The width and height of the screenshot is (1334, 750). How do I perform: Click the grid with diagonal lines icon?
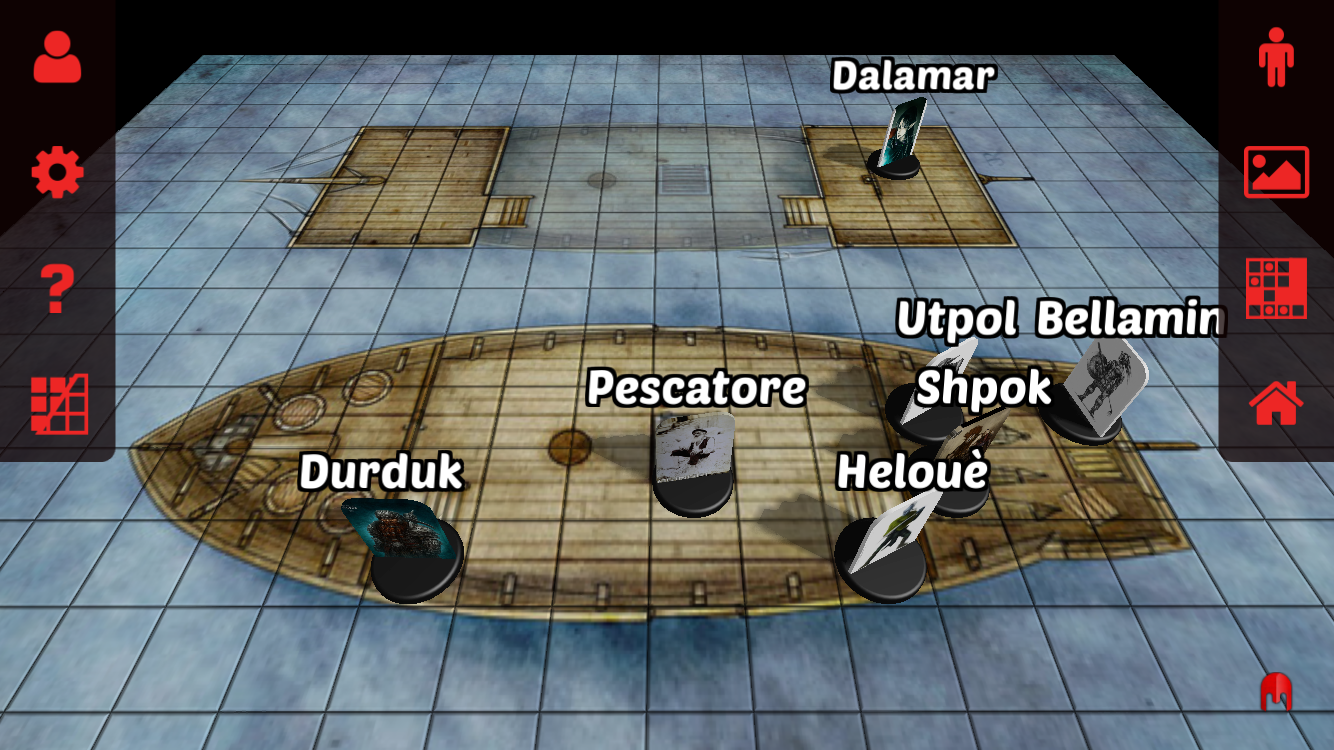(x=59, y=404)
